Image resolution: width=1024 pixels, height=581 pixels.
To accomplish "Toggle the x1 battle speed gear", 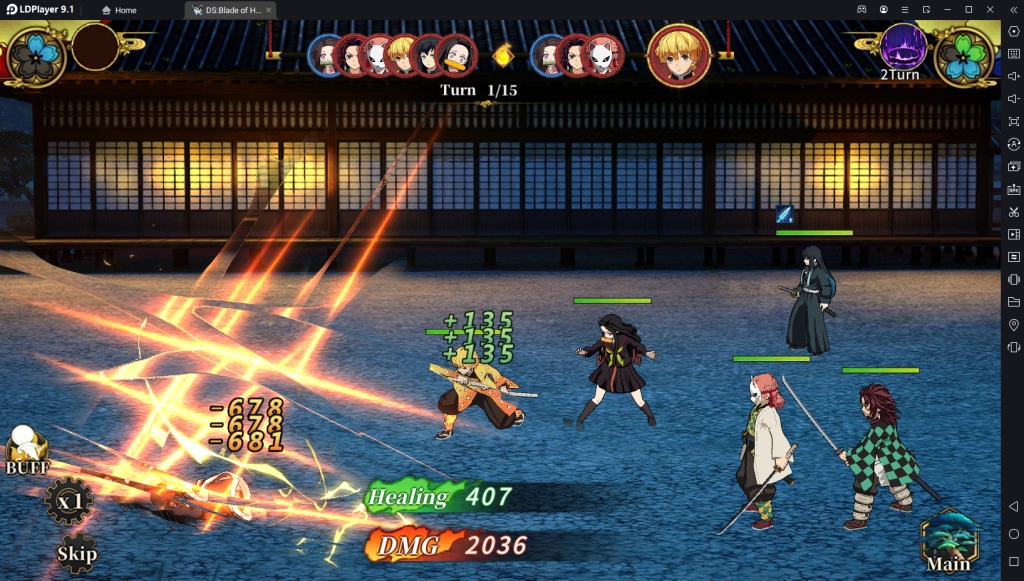I will pyautogui.click(x=69, y=502).
